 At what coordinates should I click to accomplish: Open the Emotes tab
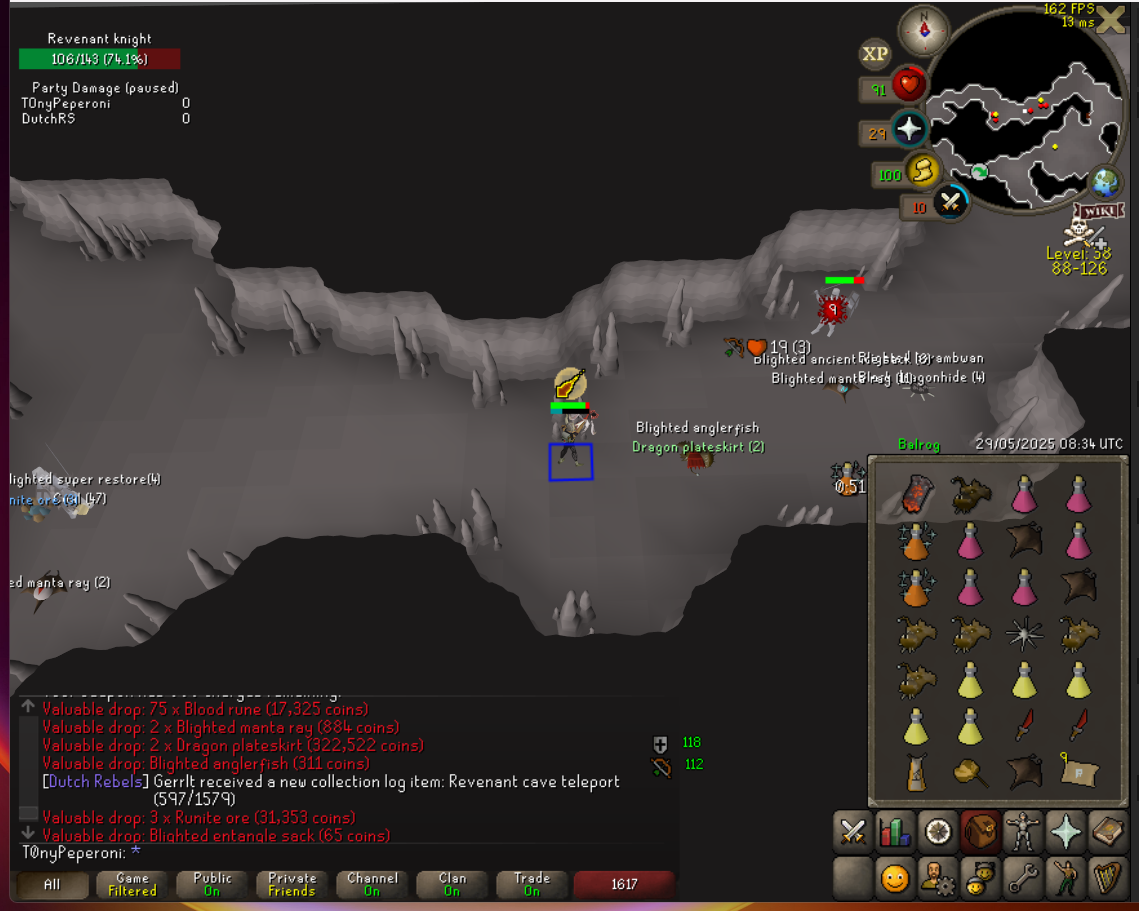coord(1066,879)
